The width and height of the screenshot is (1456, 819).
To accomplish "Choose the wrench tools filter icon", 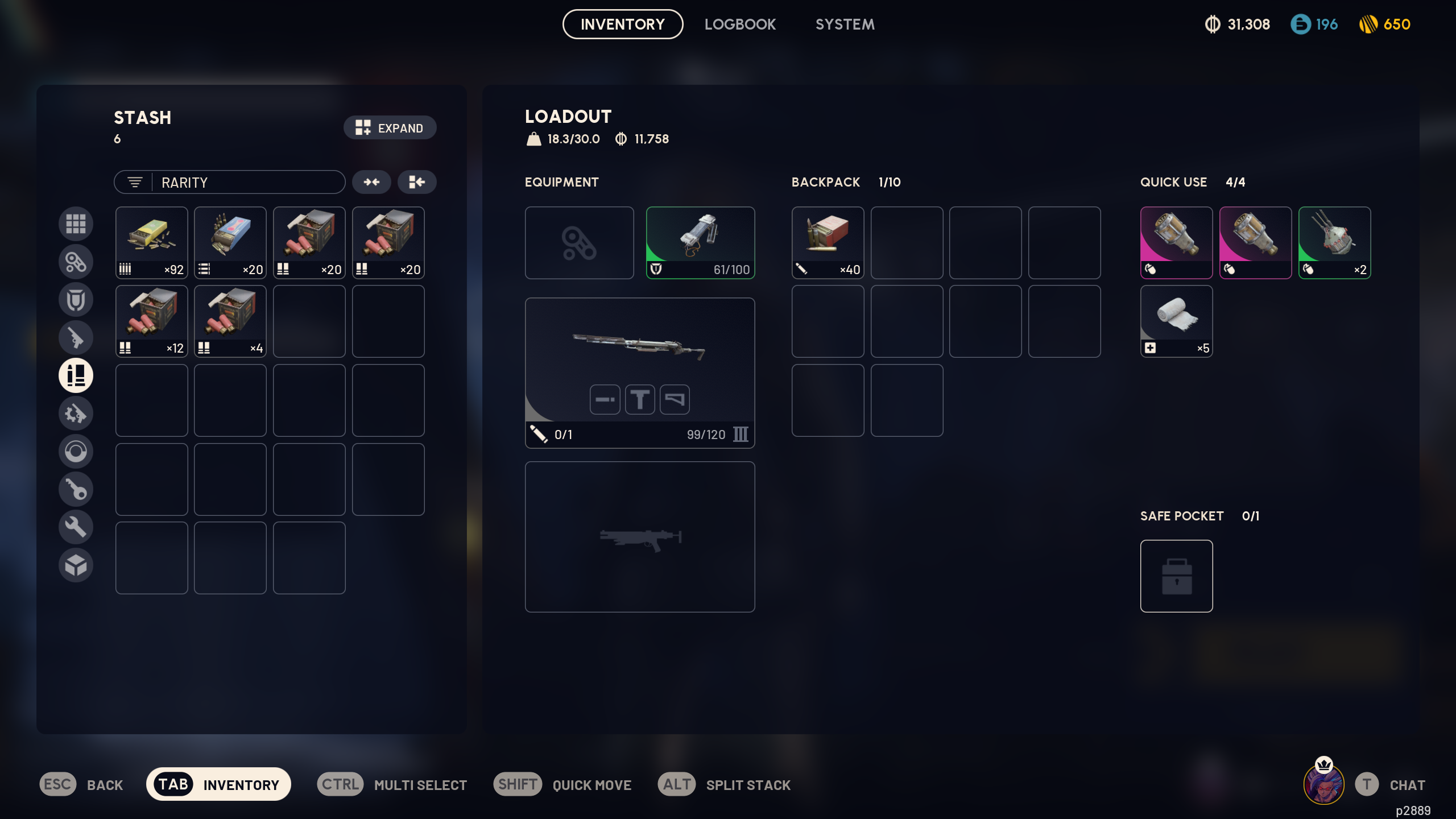I will 76,527.
